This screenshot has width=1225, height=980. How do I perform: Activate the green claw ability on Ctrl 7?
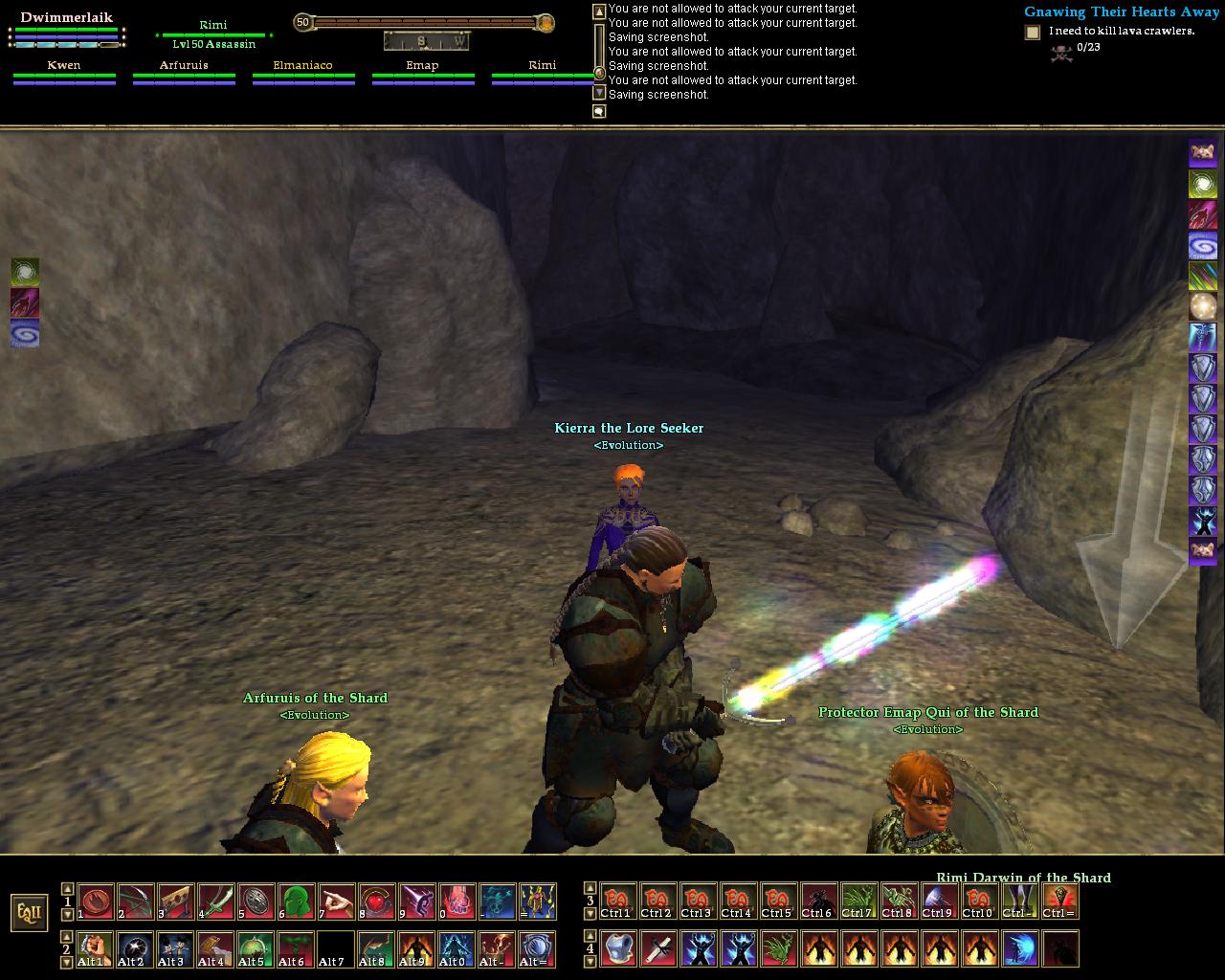pyautogui.click(x=858, y=902)
